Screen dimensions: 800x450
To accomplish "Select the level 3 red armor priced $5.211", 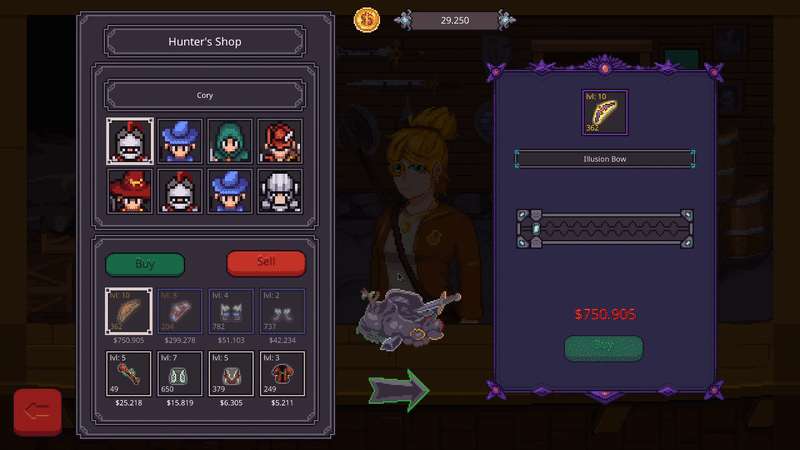I will coord(282,373).
